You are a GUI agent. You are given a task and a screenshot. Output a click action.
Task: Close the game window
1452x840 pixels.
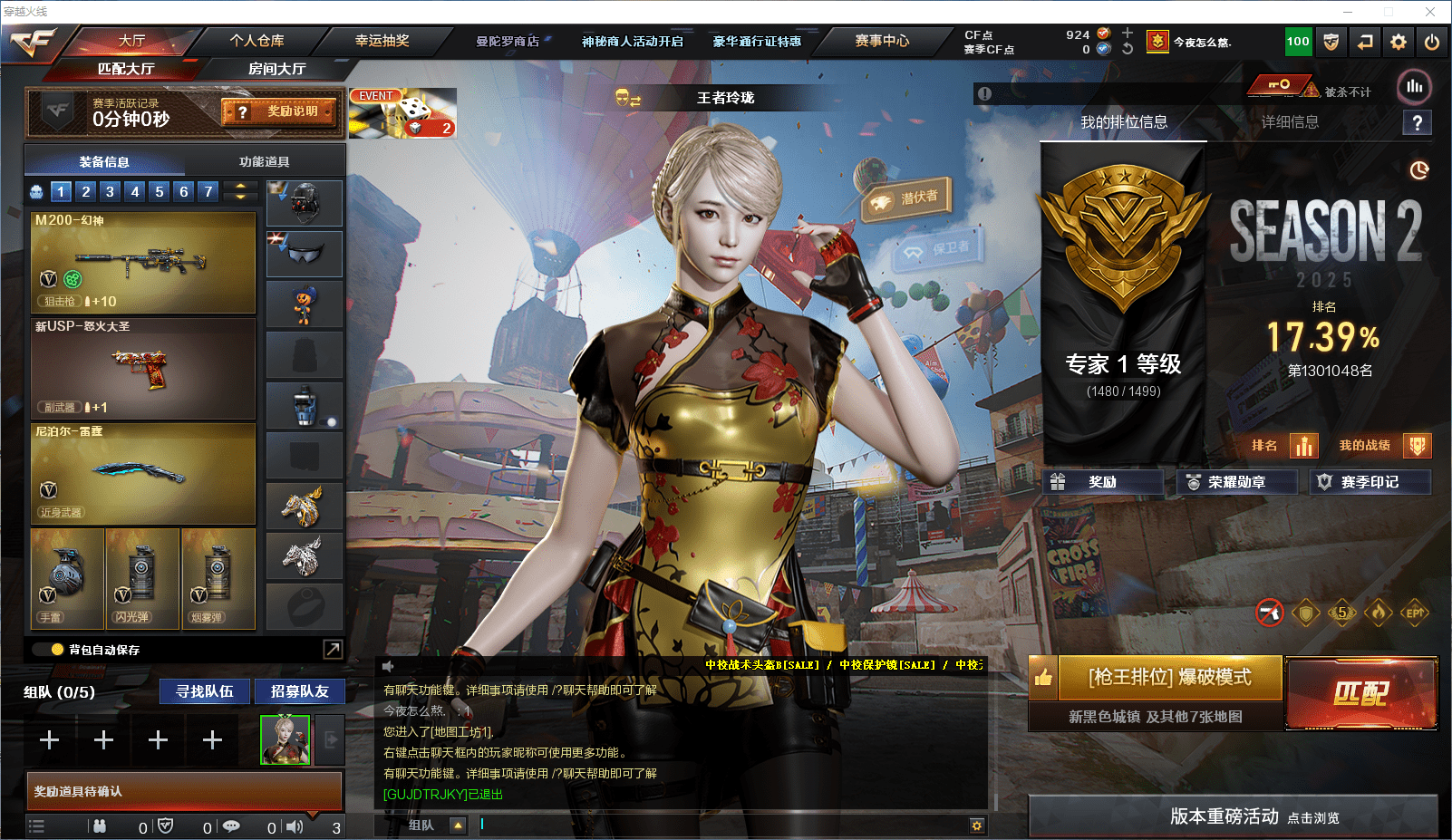[1430, 12]
